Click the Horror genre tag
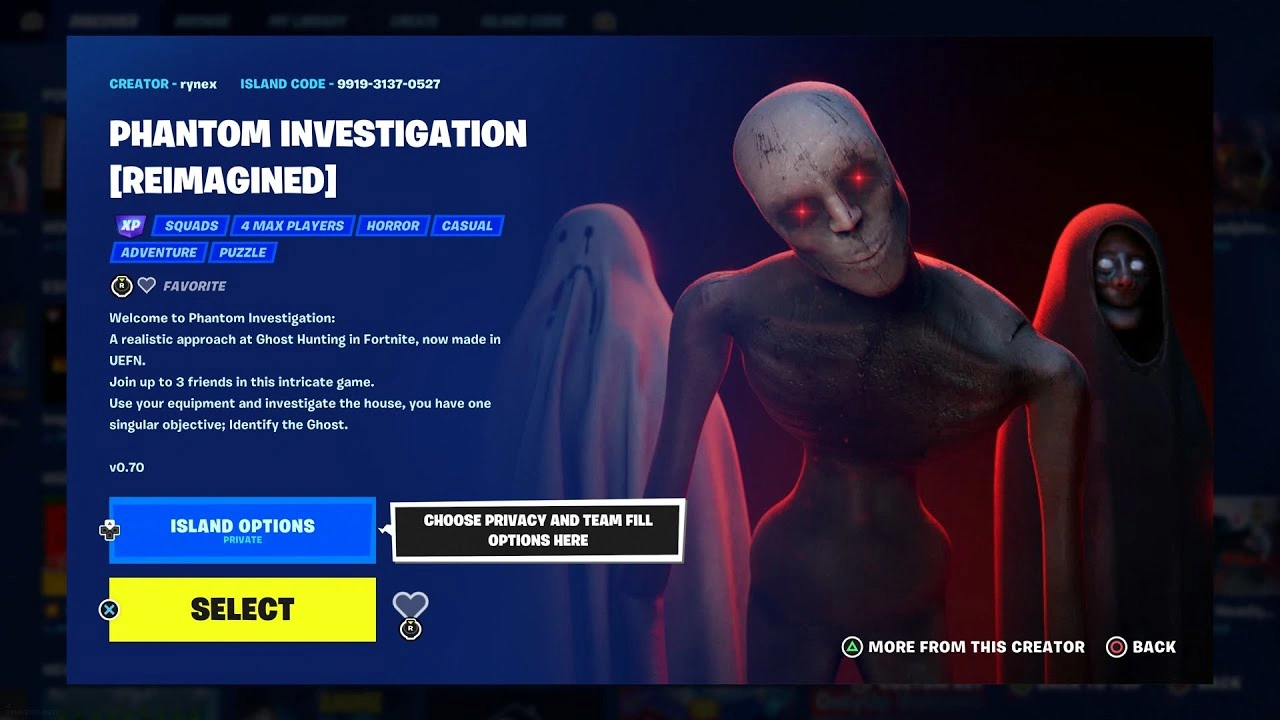 [392, 226]
